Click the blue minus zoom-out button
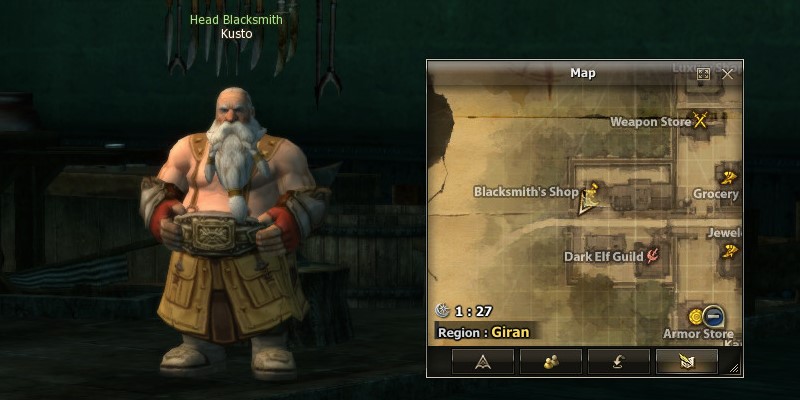This screenshot has width=800, height=400. [x=714, y=316]
